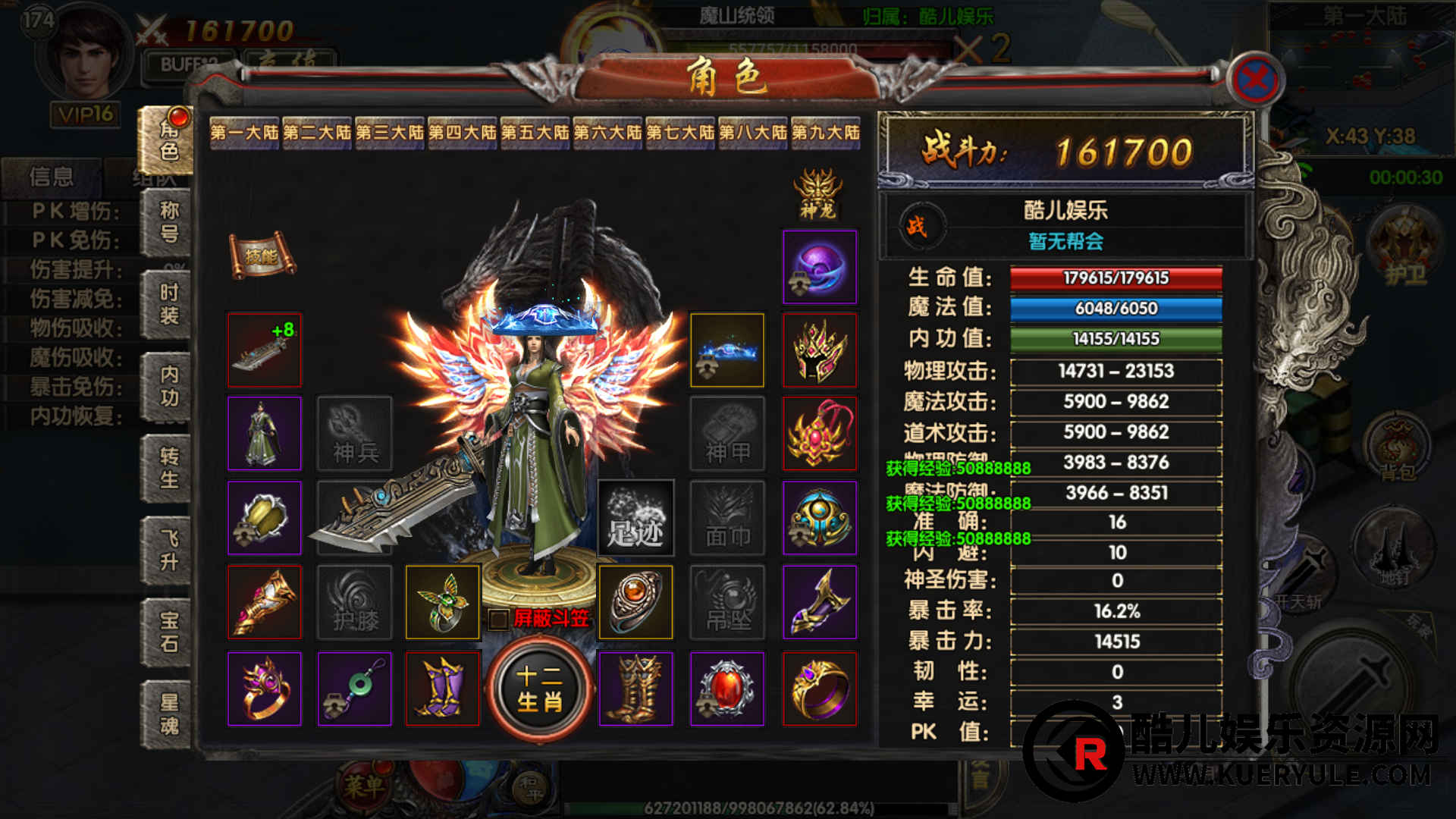Open the 飞升 ascension tab
The width and height of the screenshot is (1456, 819).
point(169,551)
